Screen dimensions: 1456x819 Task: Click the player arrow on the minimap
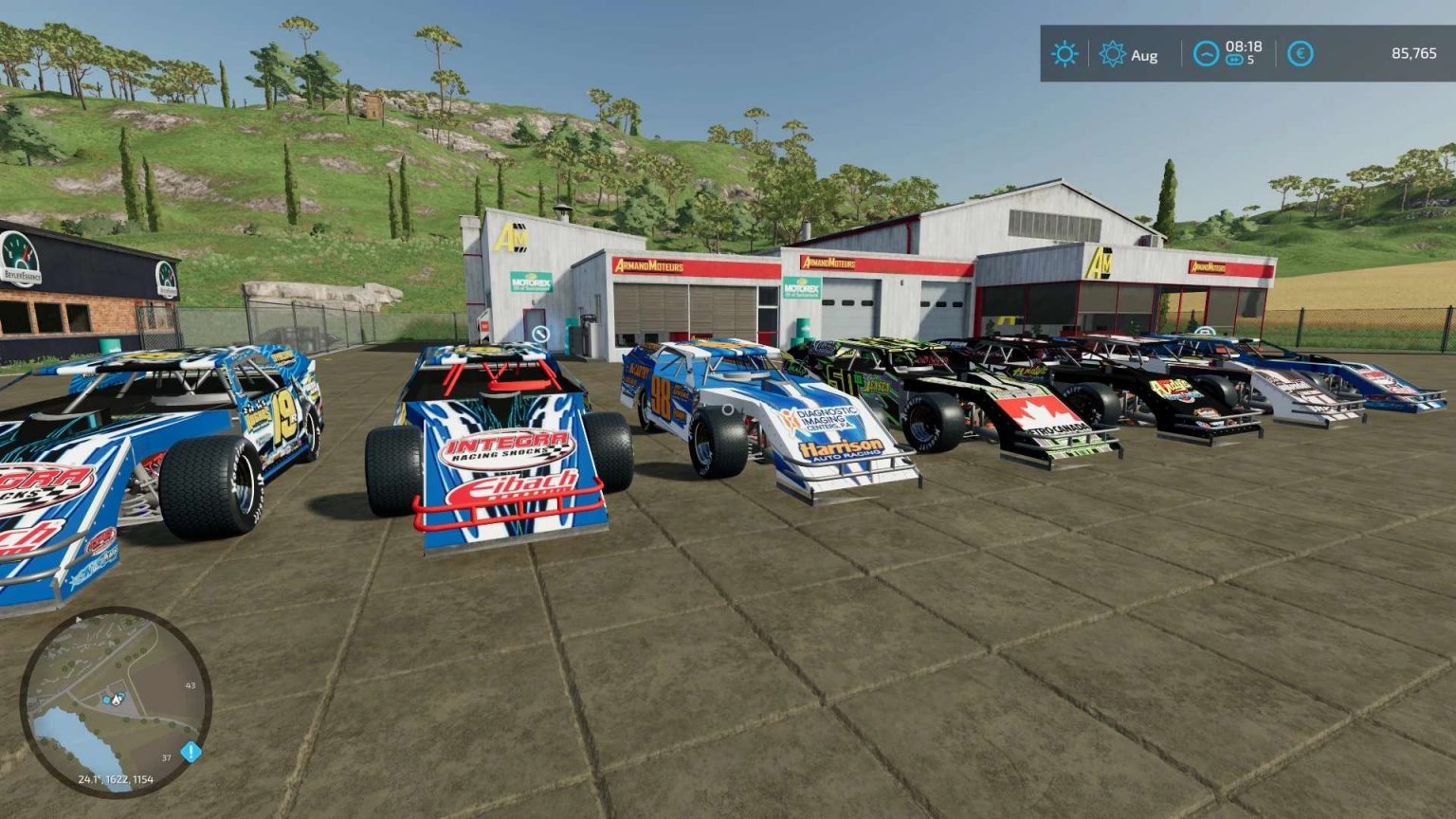[118, 701]
